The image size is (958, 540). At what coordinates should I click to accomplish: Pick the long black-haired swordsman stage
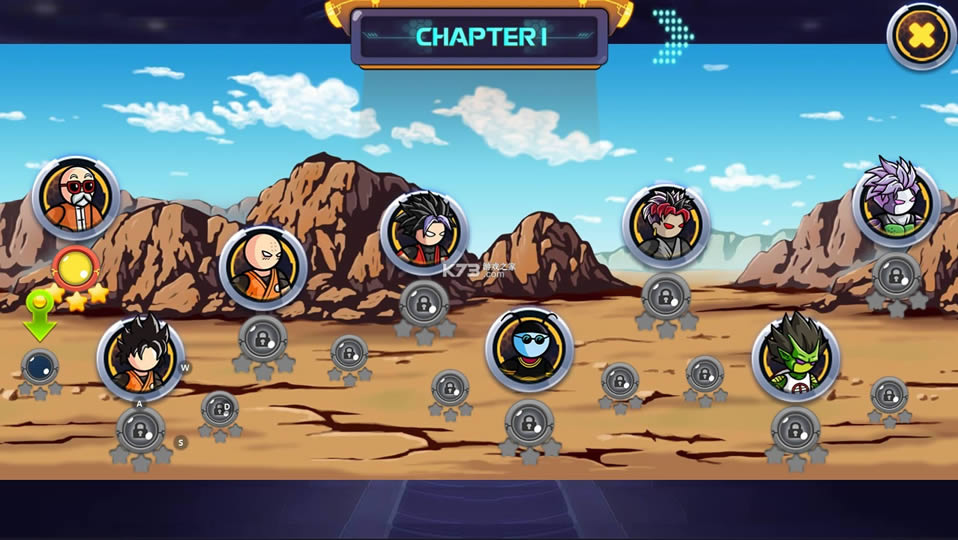tap(424, 233)
